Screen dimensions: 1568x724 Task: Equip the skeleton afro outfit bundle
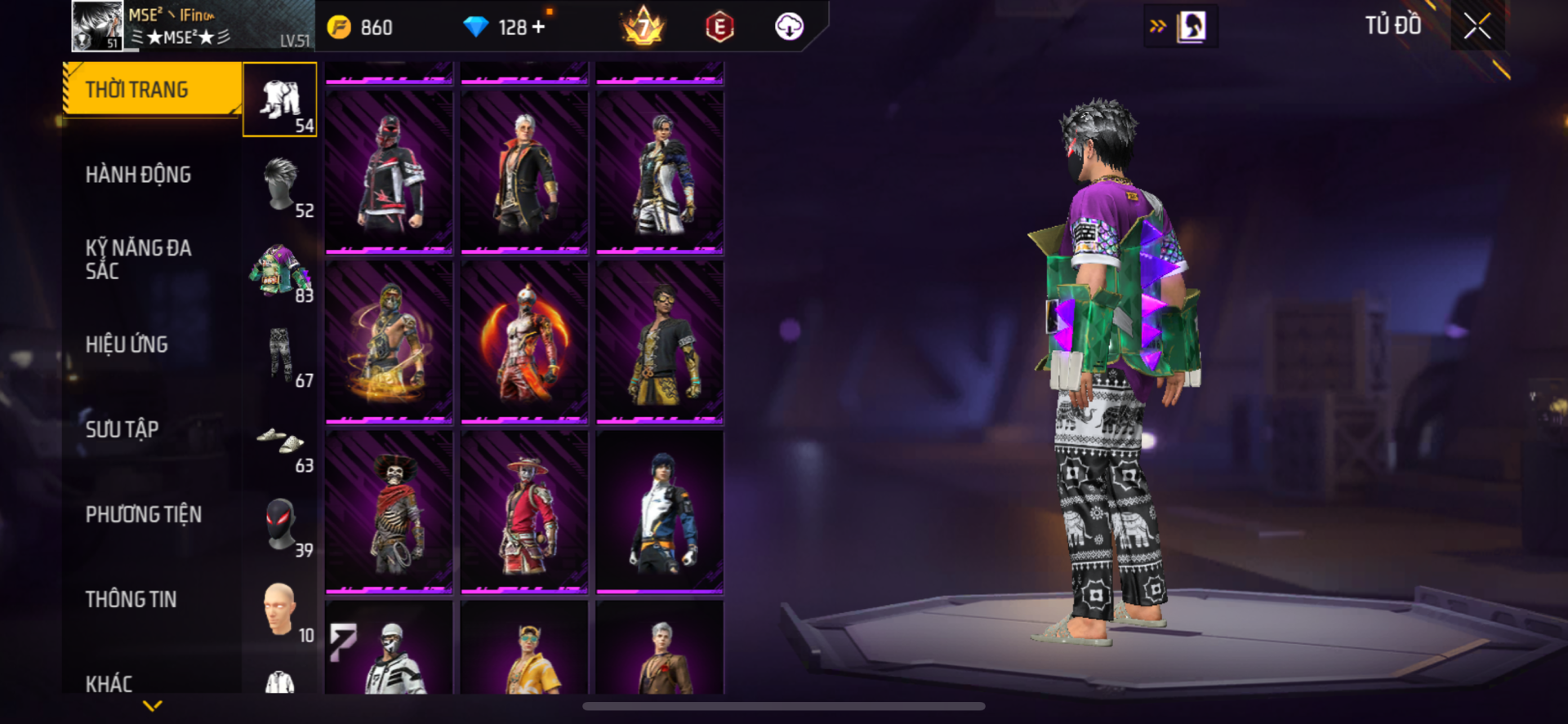click(390, 511)
